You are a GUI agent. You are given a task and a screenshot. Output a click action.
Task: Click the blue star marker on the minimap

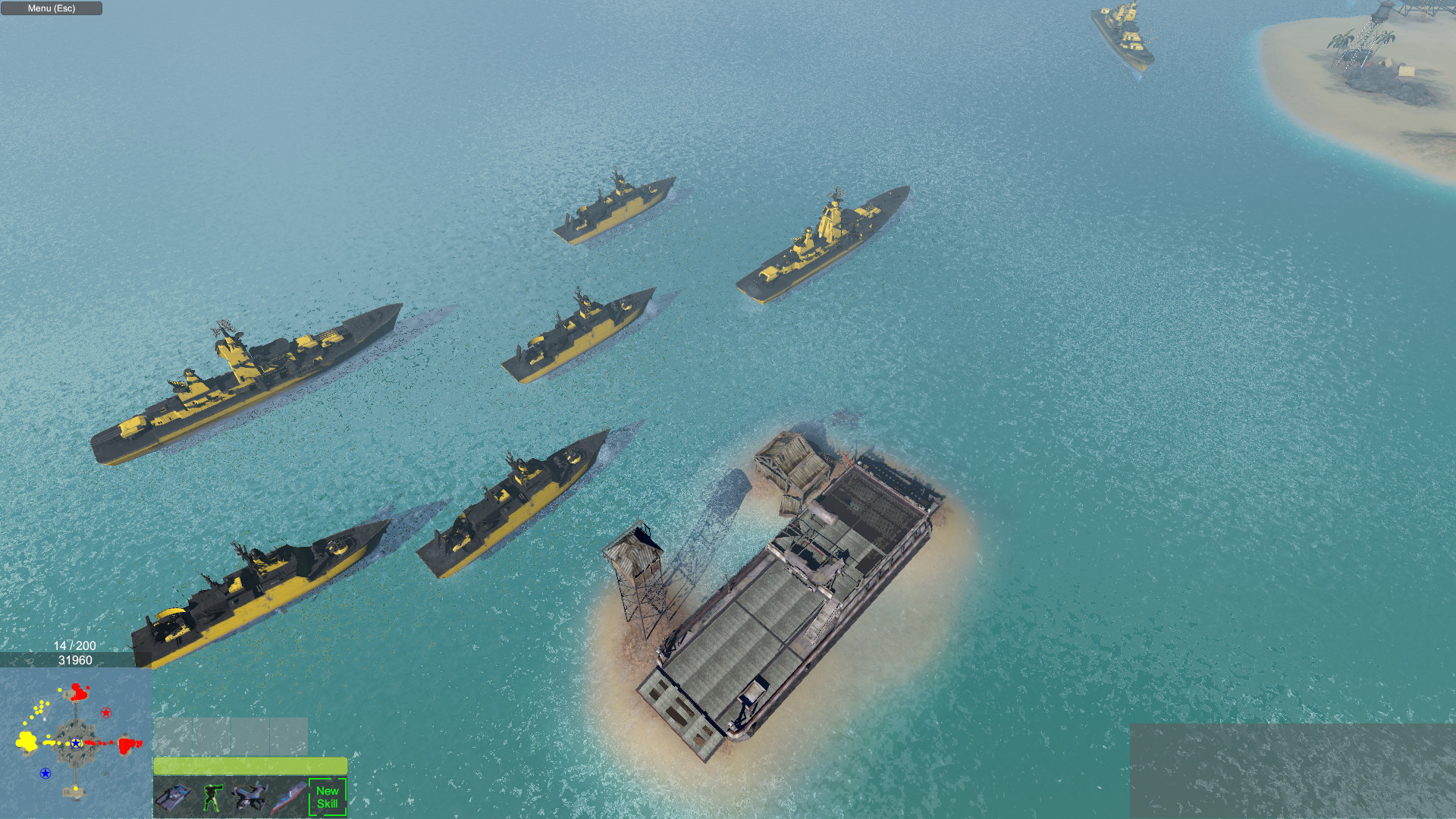(75, 744)
